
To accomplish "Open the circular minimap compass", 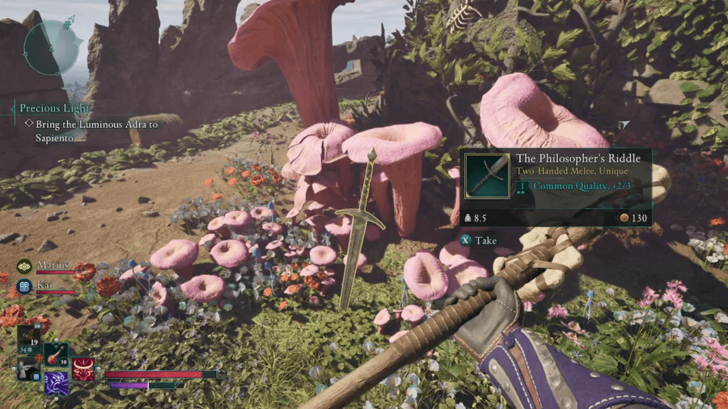I will point(53,46).
